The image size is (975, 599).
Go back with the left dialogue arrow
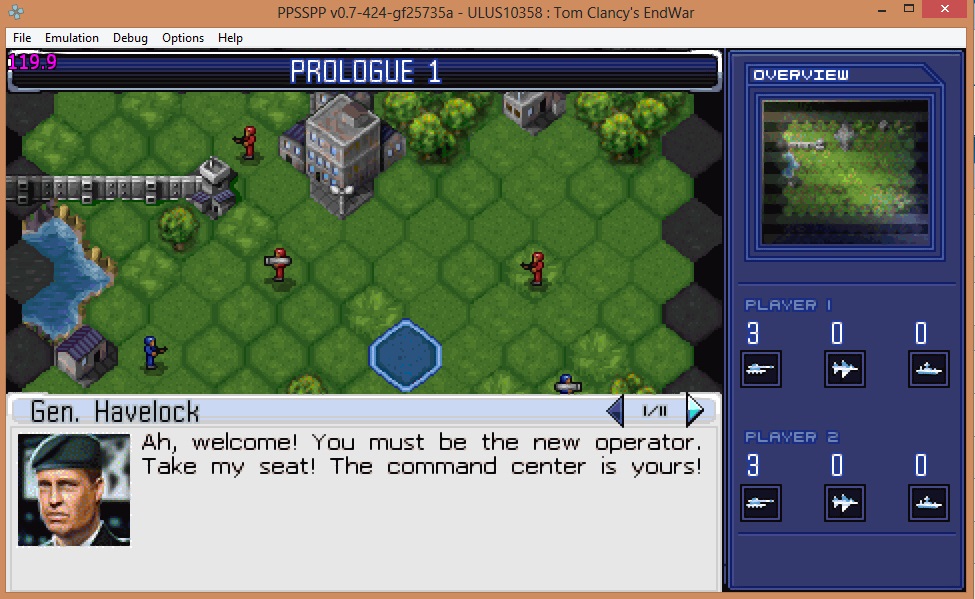point(616,410)
